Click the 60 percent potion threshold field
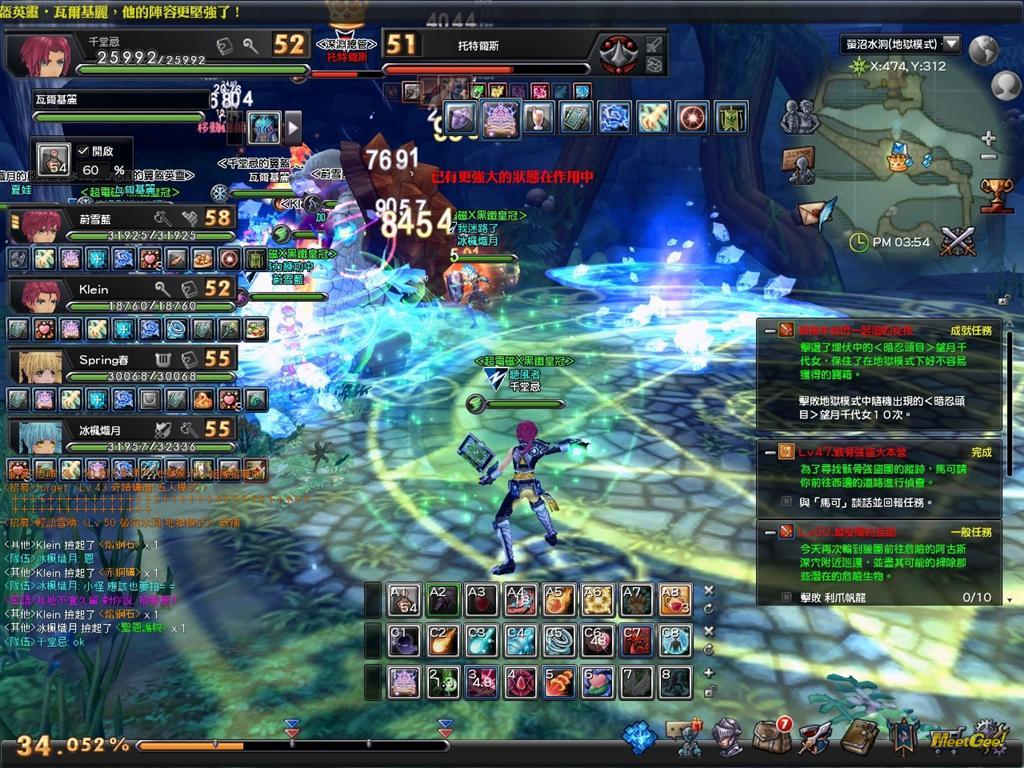Image resolution: width=1024 pixels, height=768 pixels. click(90, 171)
